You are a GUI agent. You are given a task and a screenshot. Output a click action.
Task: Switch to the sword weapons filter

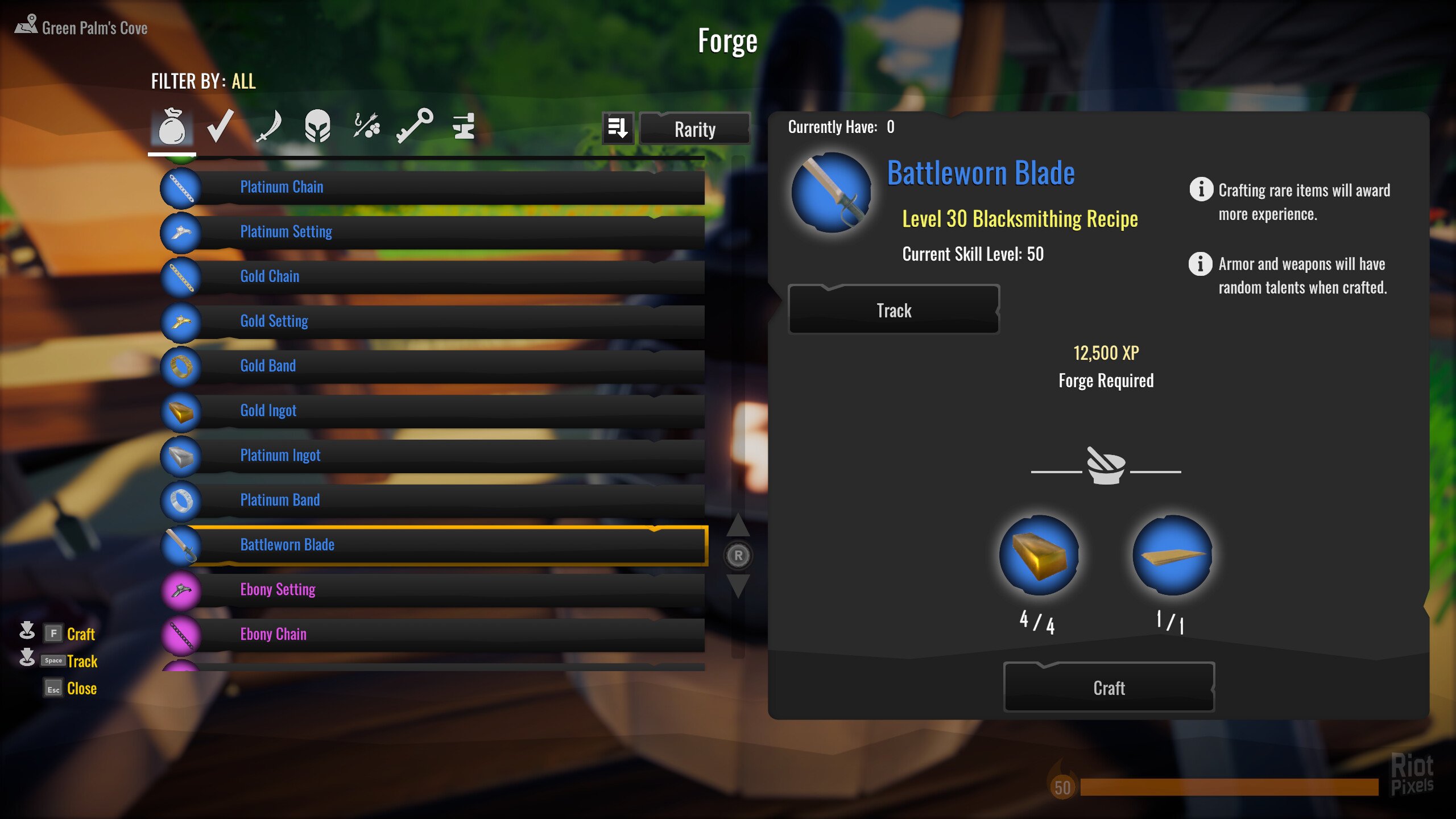(x=268, y=126)
